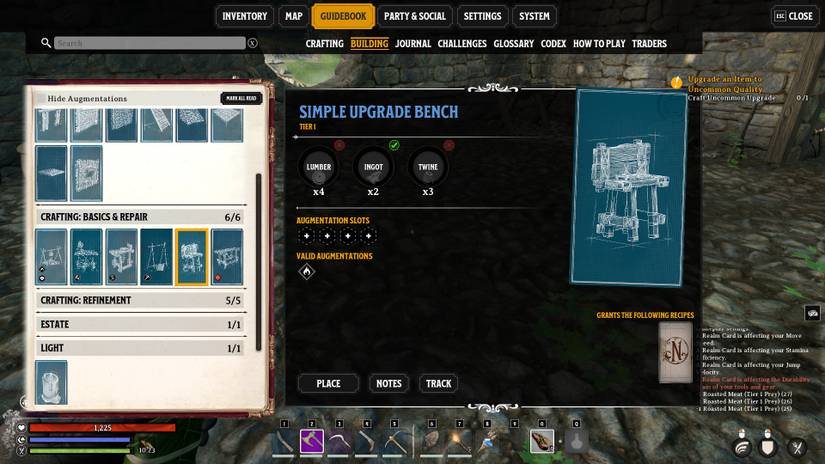Place the Simple Upgrade Bench
This screenshot has width=825, height=464.
coord(328,383)
